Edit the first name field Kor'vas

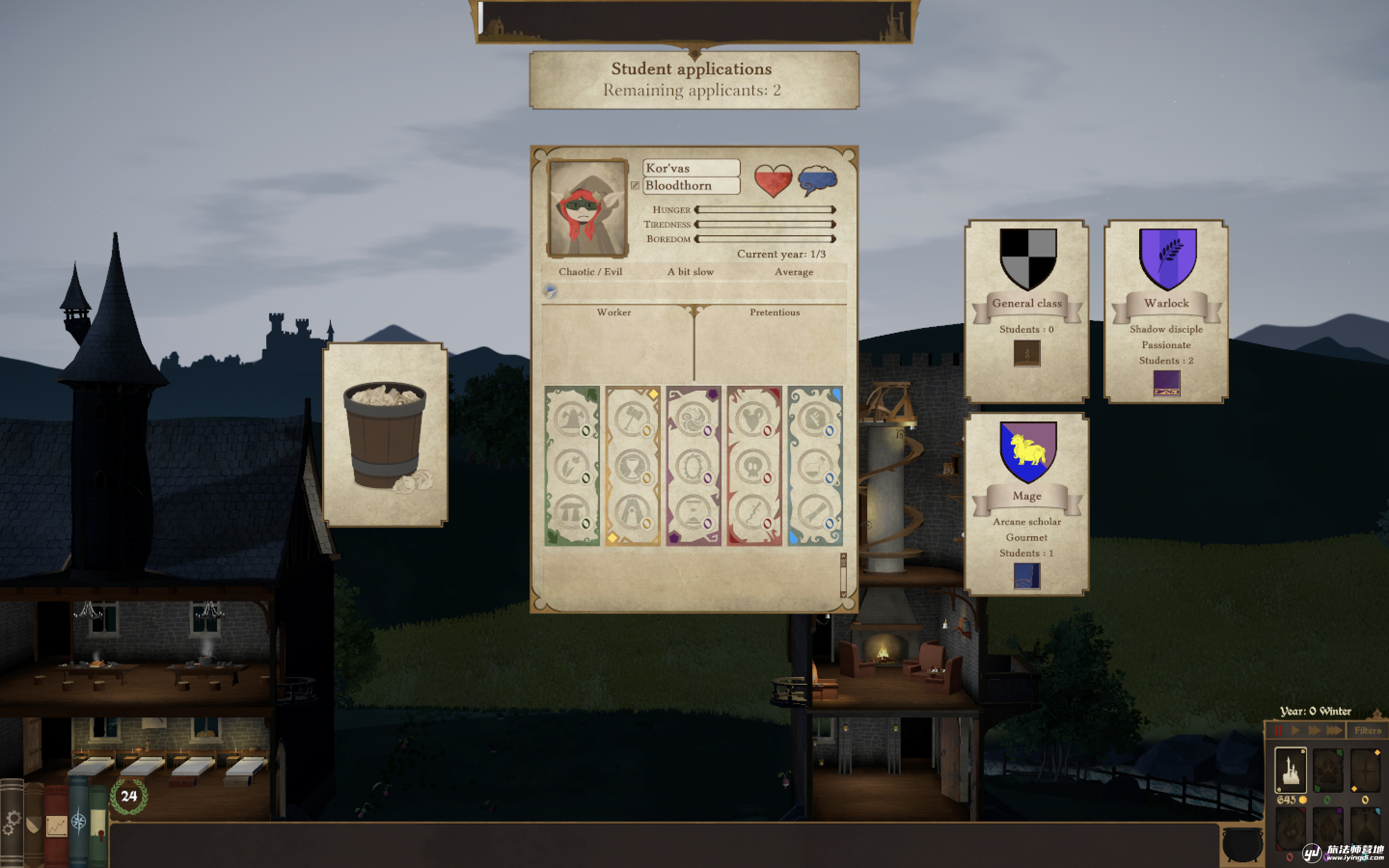691,168
